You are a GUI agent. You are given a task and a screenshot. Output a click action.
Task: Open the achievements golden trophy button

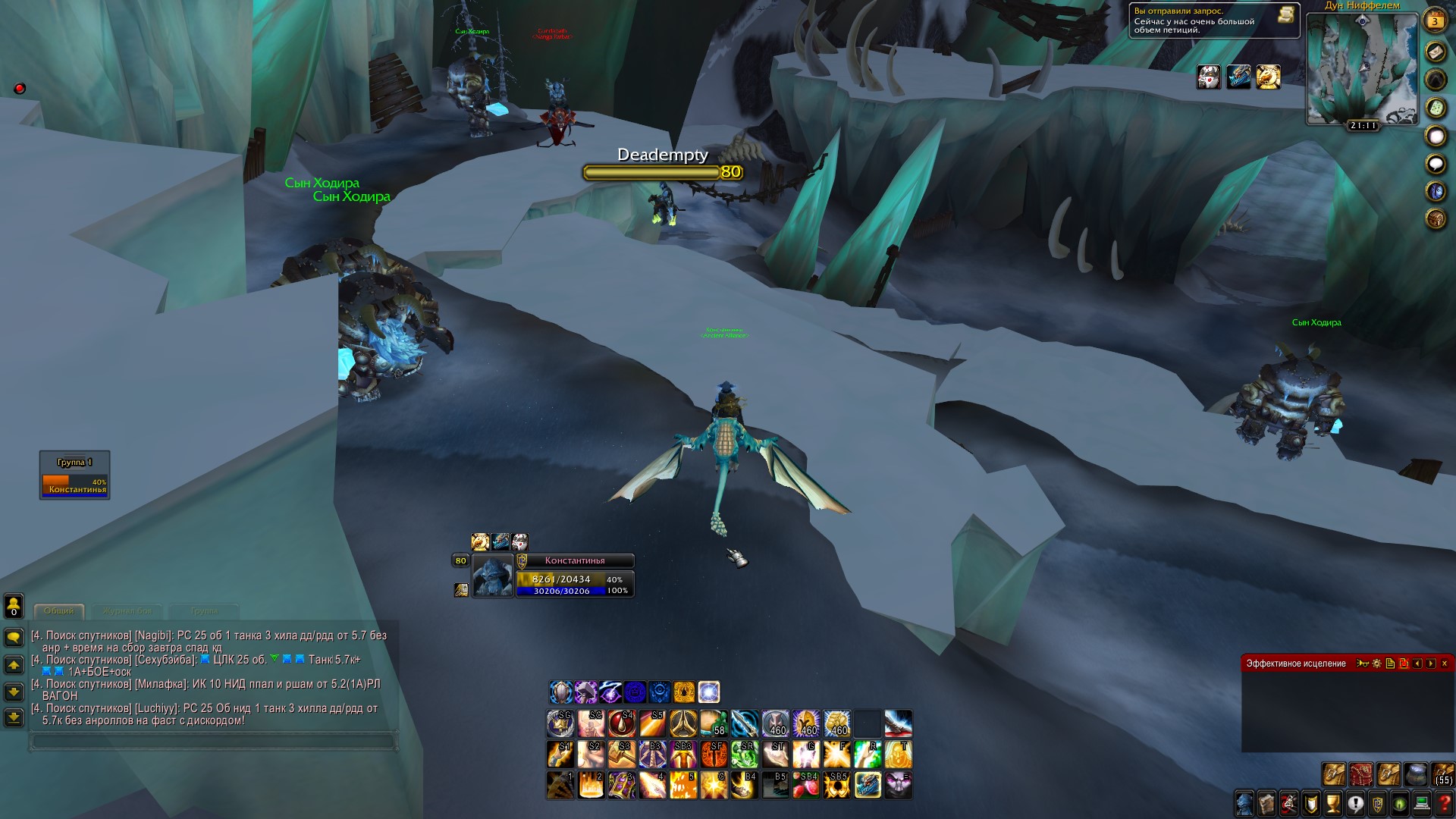[1333, 803]
